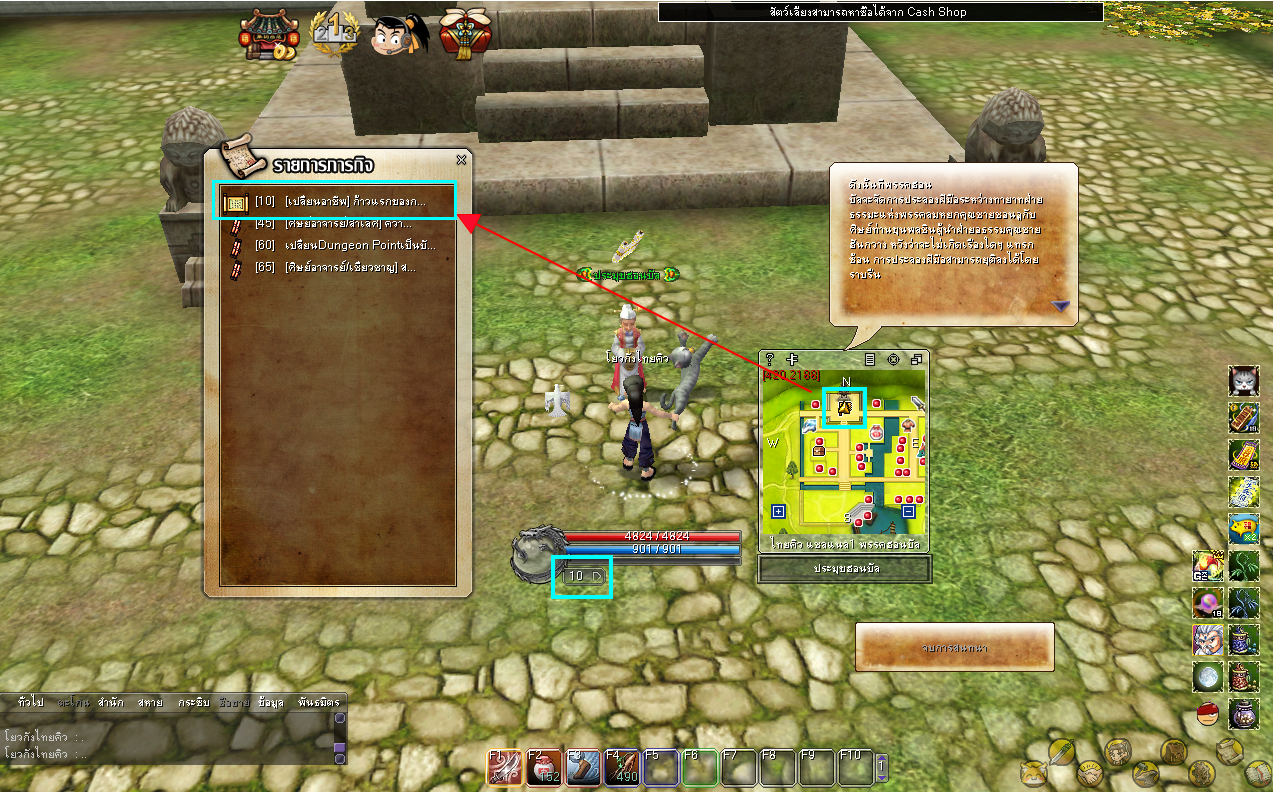This screenshot has height=792, width=1273.
Task: Trigger the F3 kick skill slot
Action: [583, 767]
